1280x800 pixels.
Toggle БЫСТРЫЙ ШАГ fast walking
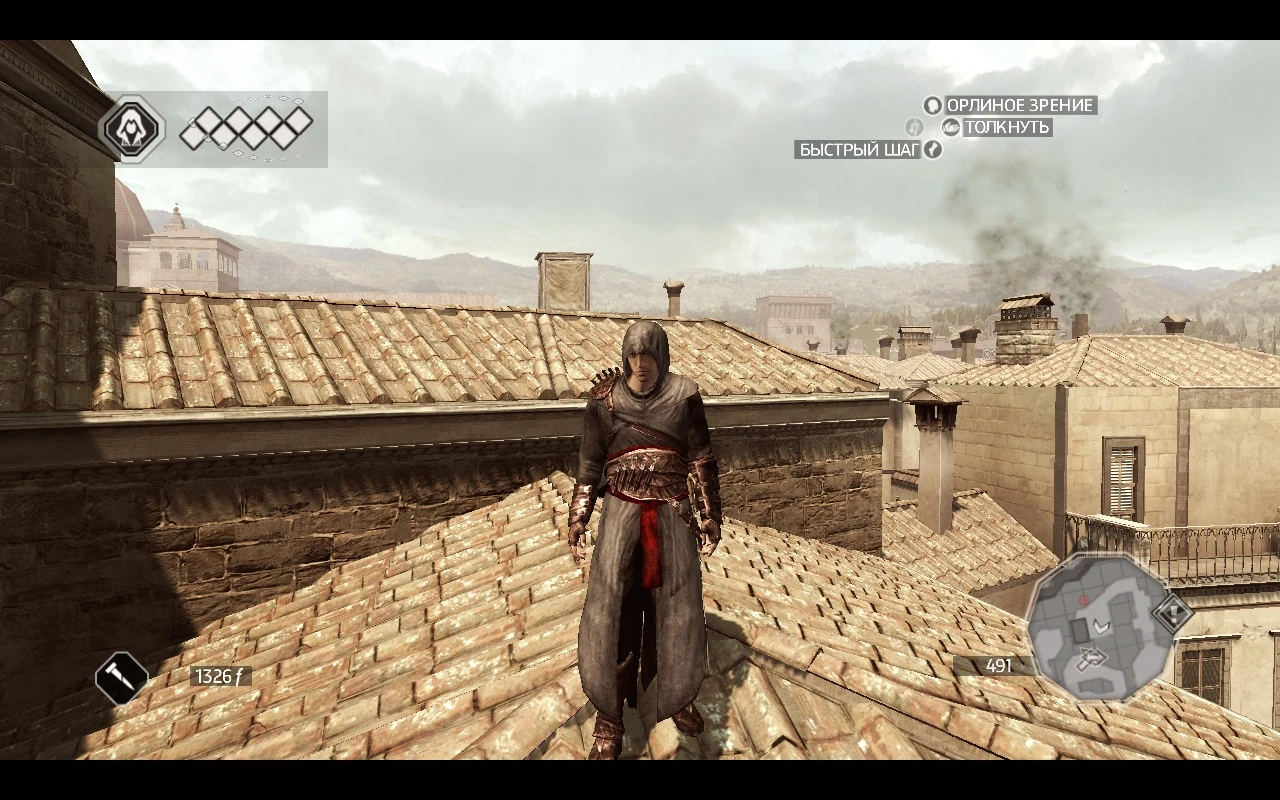click(x=857, y=149)
